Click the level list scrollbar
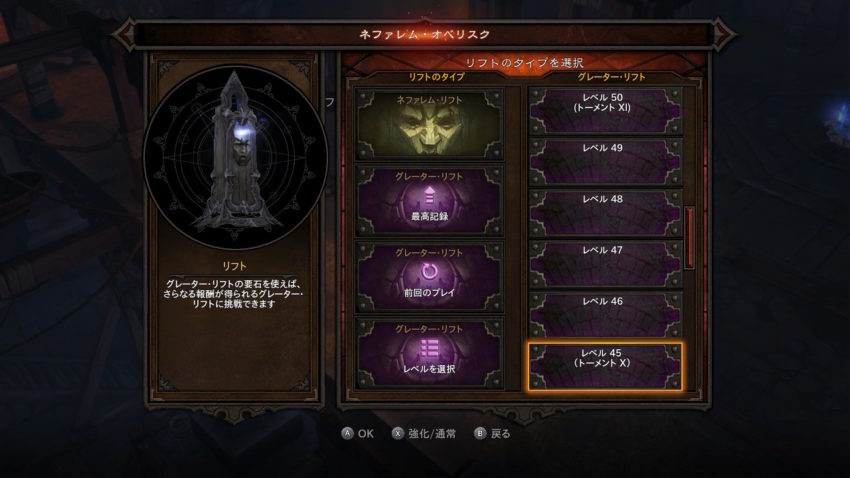The width and height of the screenshot is (850, 478). [688, 237]
